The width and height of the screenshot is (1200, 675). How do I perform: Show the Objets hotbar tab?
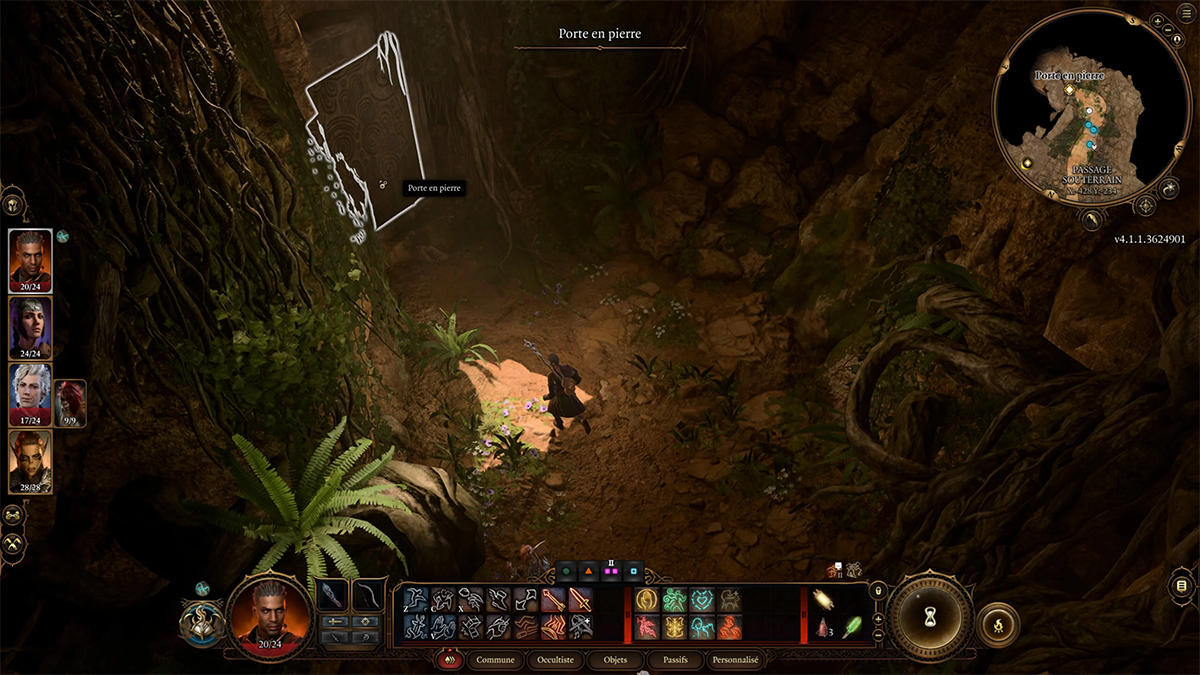pos(615,660)
